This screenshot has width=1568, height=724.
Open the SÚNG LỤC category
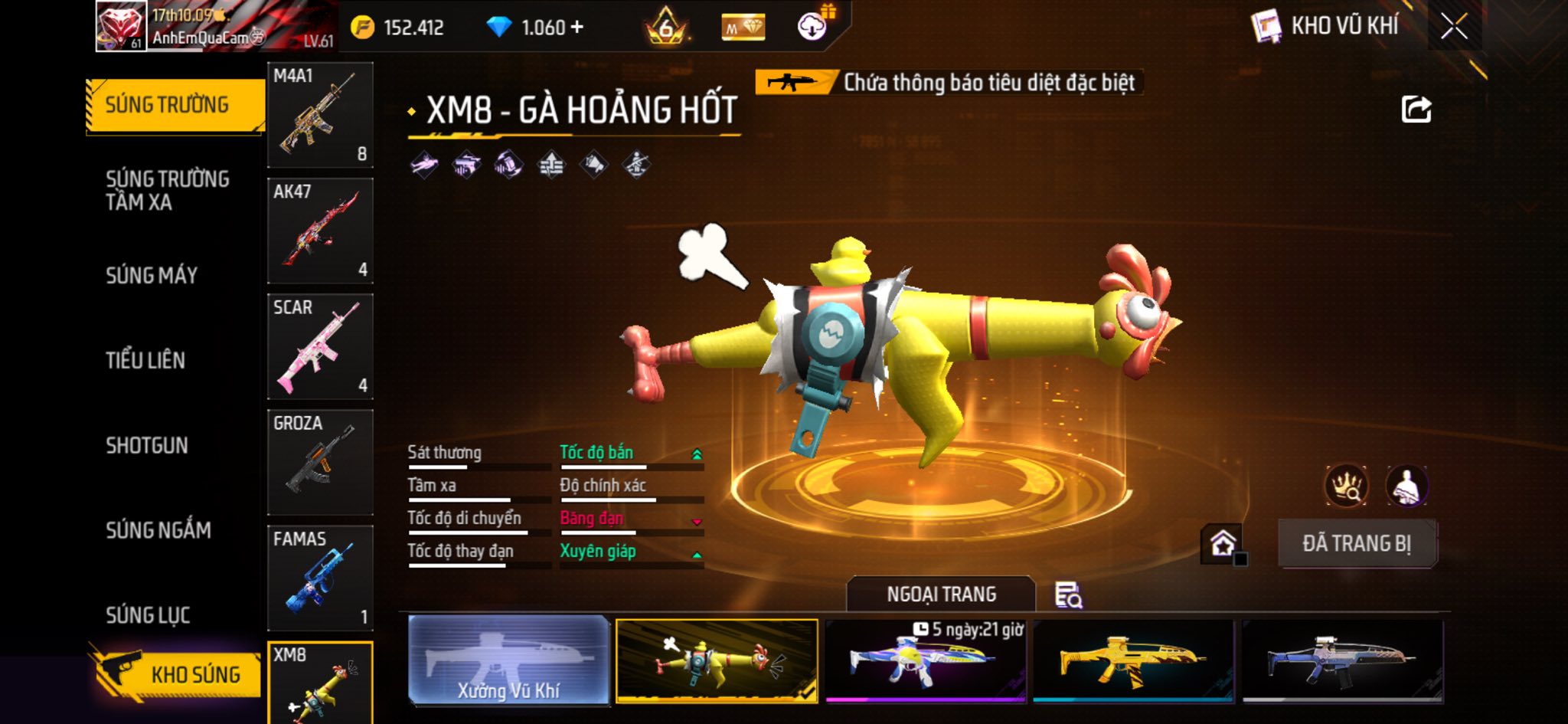click(x=148, y=615)
